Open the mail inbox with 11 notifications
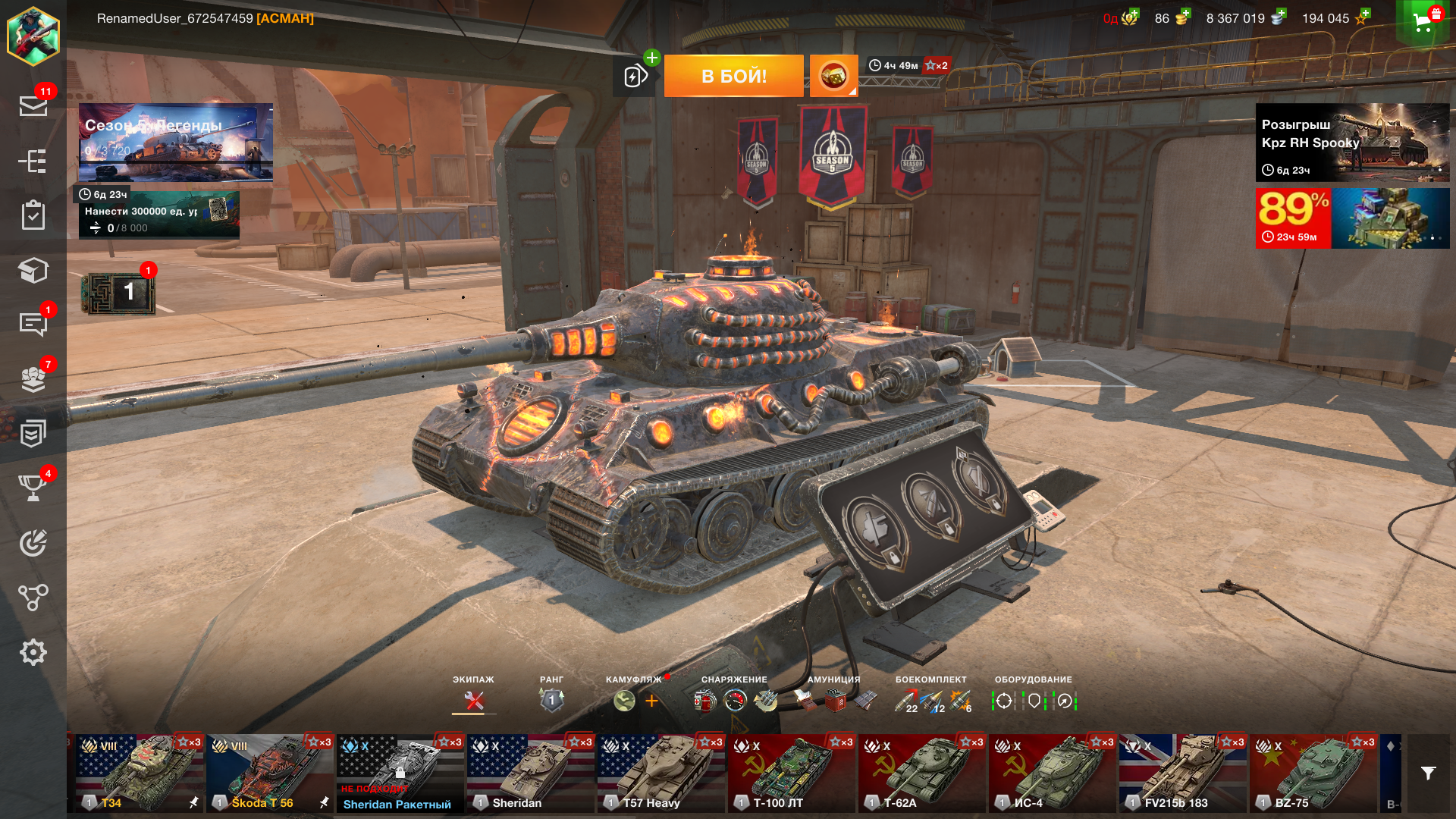The width and height of the screenshot is (1456, 819). click(x=33, y=105)
